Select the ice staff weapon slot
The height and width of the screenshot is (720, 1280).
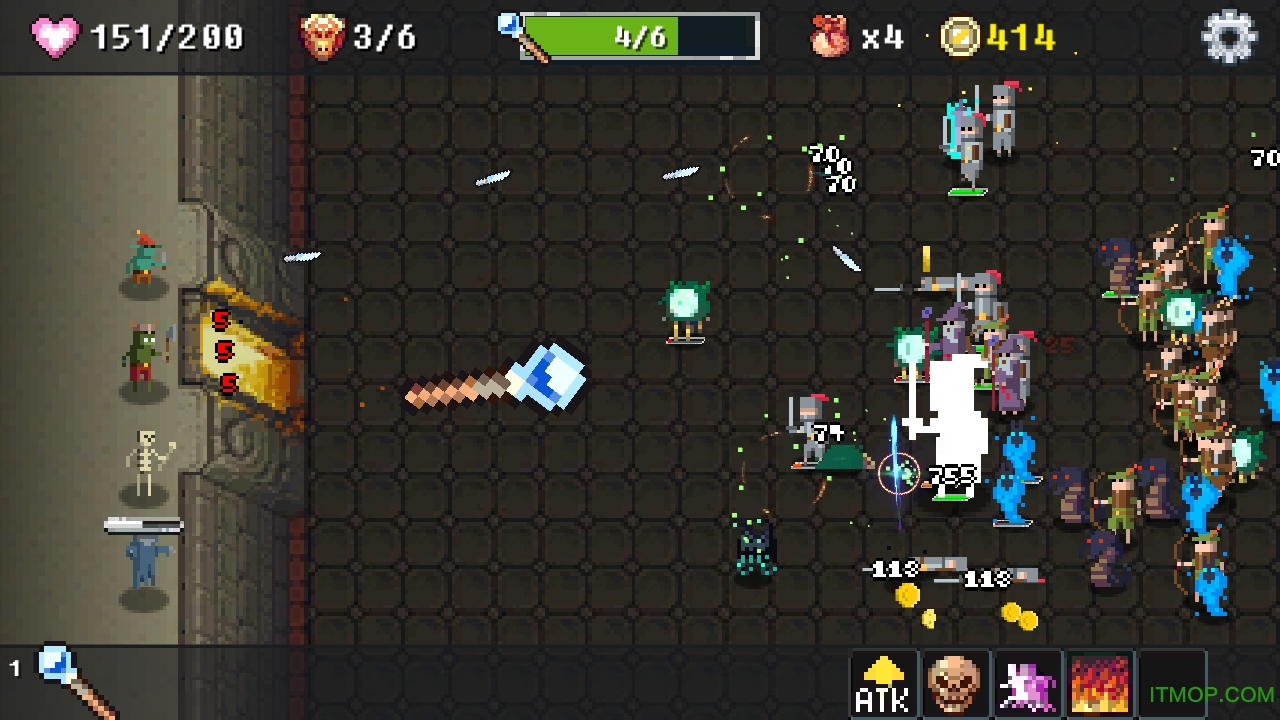72,680
